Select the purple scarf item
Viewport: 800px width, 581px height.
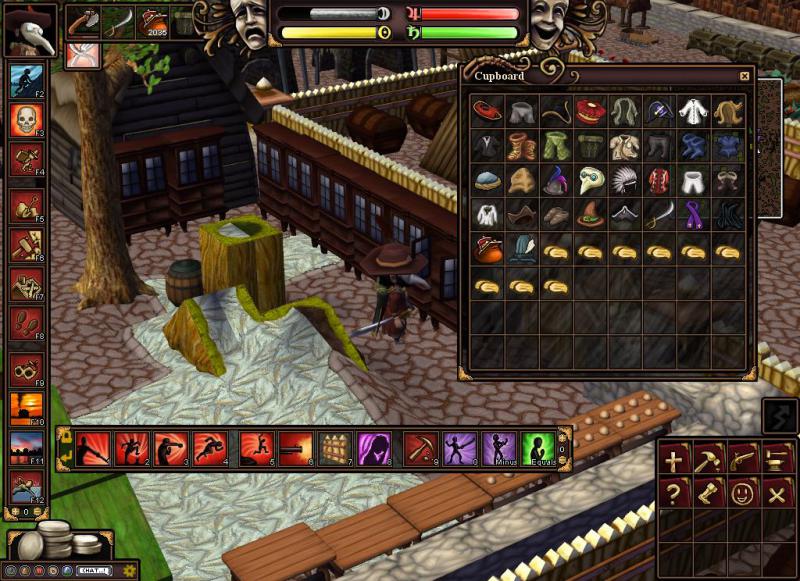(695, 214)
